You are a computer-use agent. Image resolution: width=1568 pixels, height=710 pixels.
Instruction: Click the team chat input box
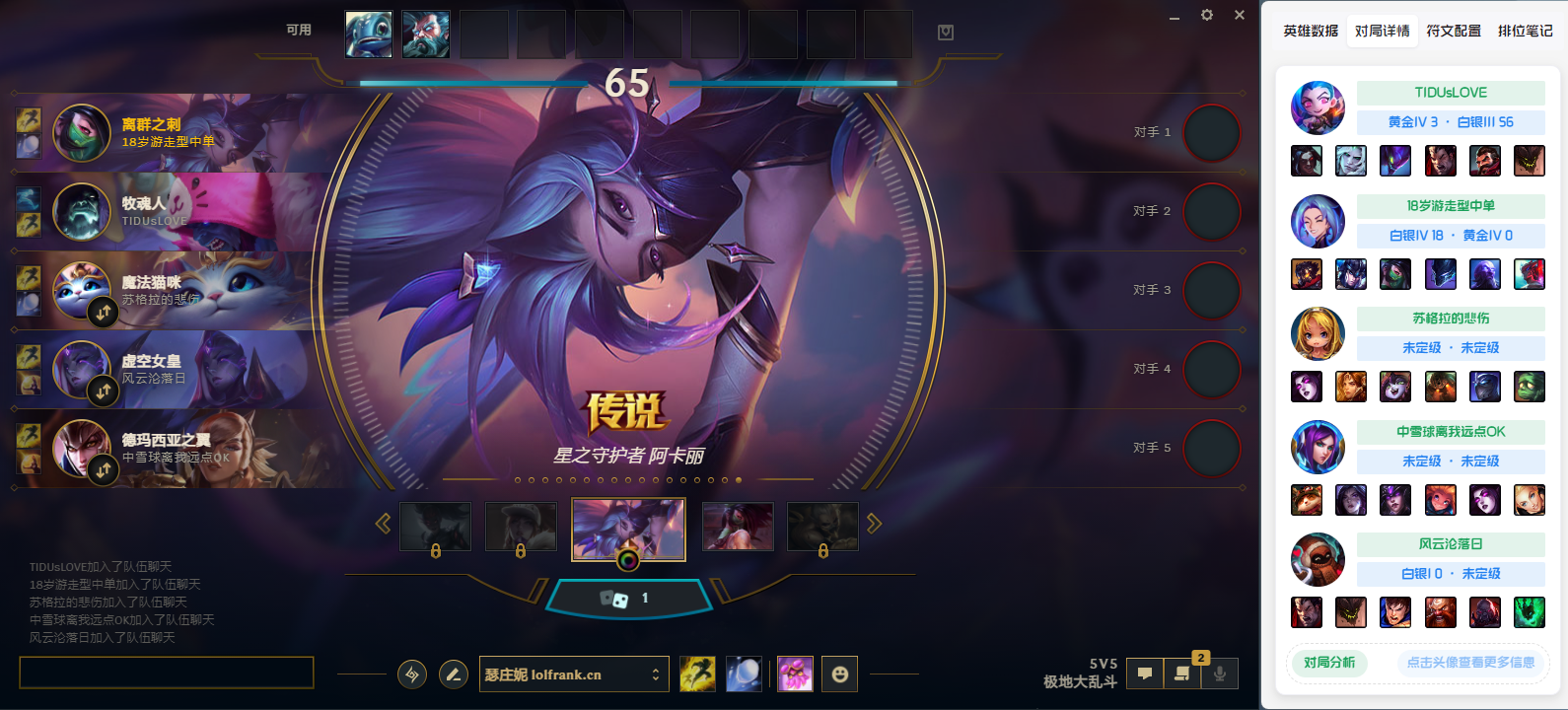167,673
